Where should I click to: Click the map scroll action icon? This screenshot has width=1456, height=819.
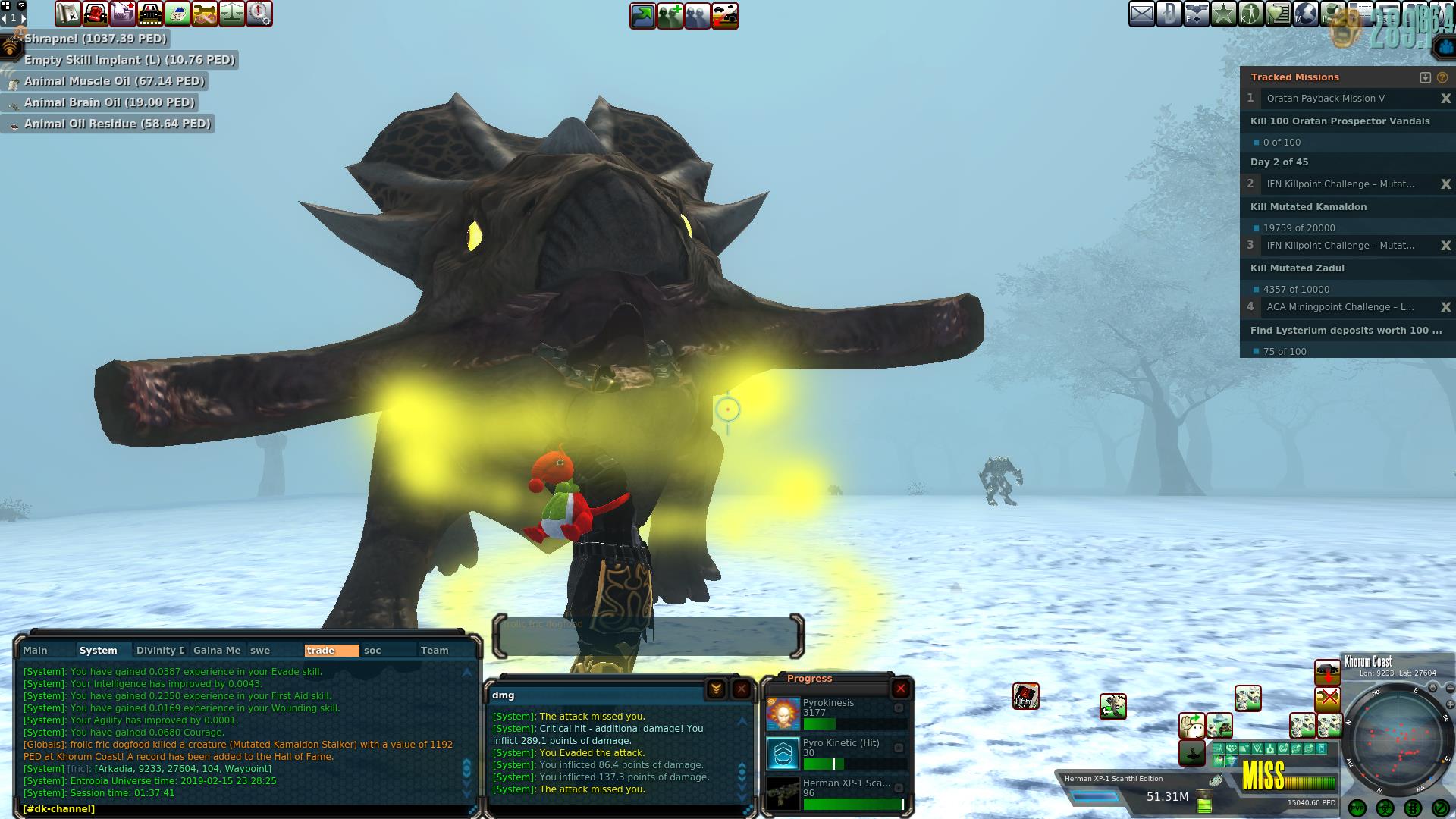(x=68, y=14)
